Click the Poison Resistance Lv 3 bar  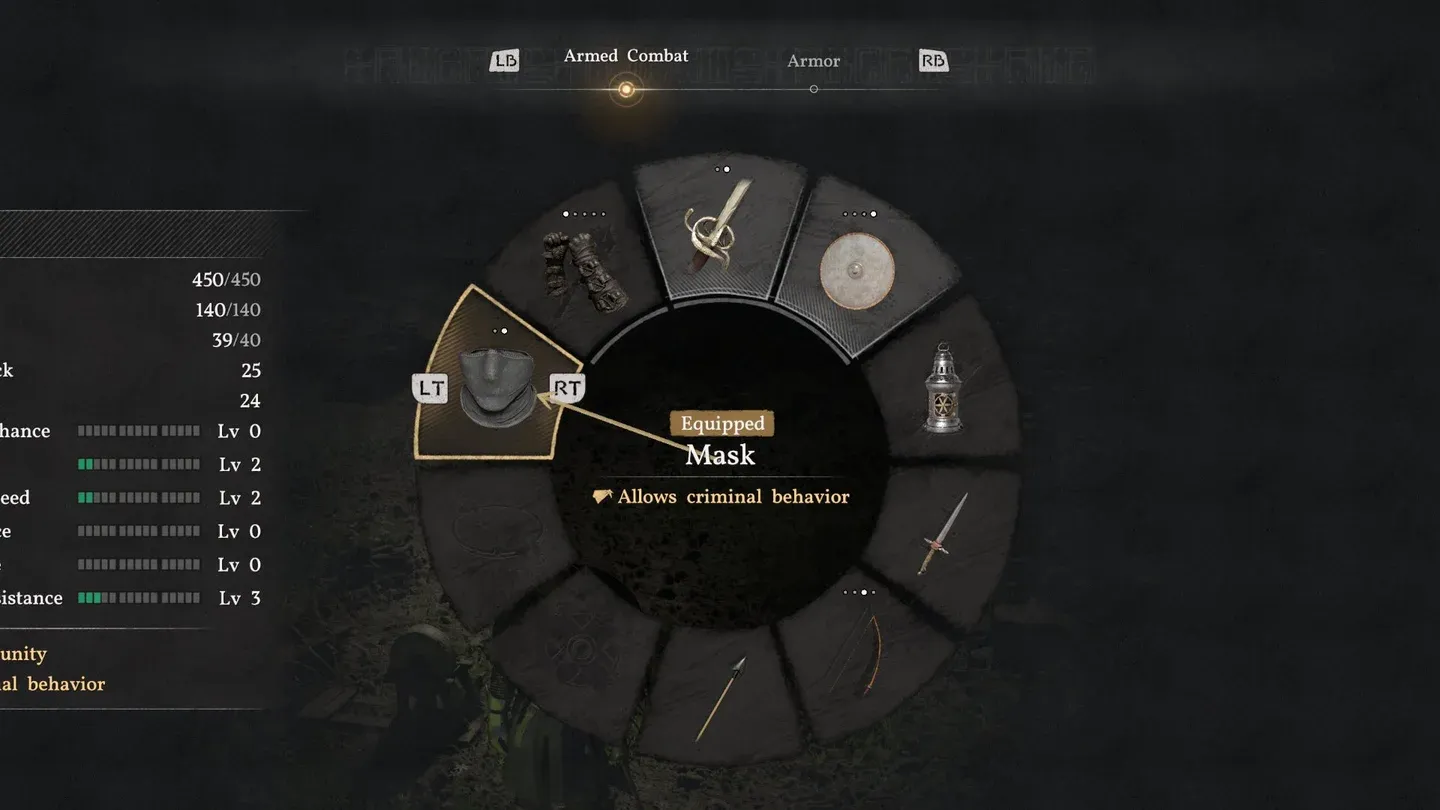(x=140, y=597)
